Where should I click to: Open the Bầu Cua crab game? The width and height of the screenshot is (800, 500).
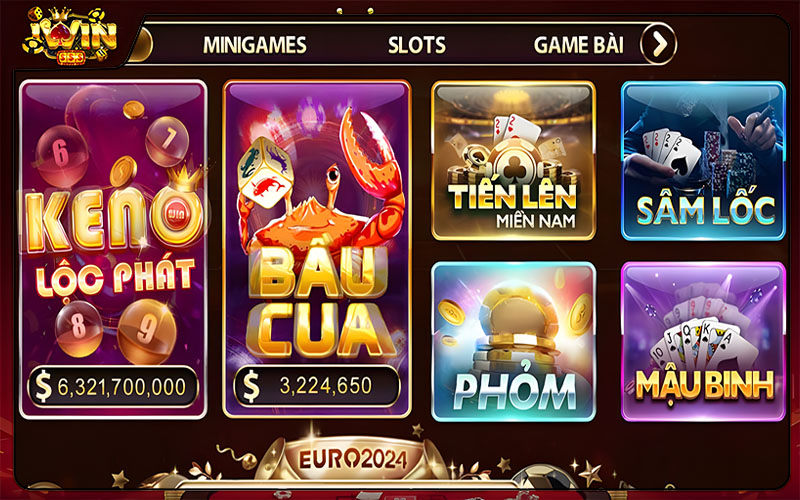point(316,249)
